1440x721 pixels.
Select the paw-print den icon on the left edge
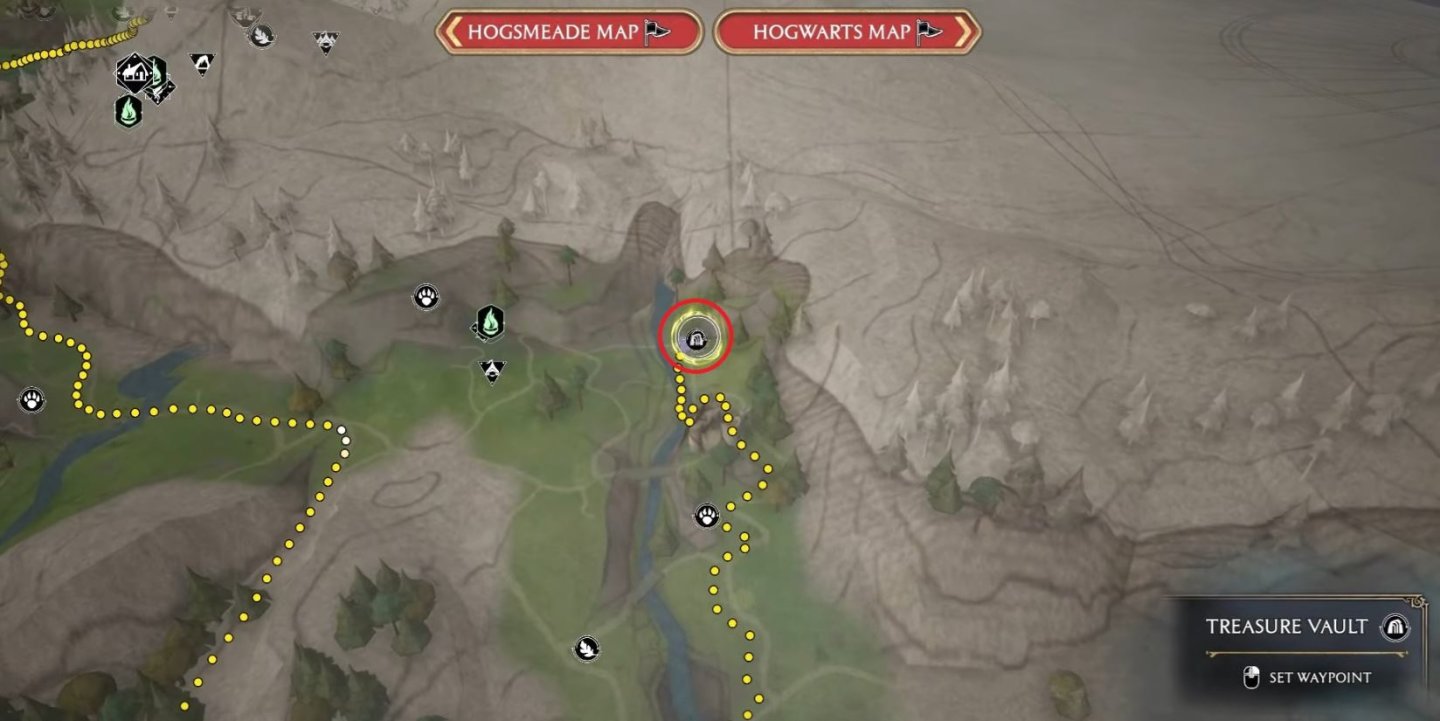pyautogui.click(x=32, y=398)
